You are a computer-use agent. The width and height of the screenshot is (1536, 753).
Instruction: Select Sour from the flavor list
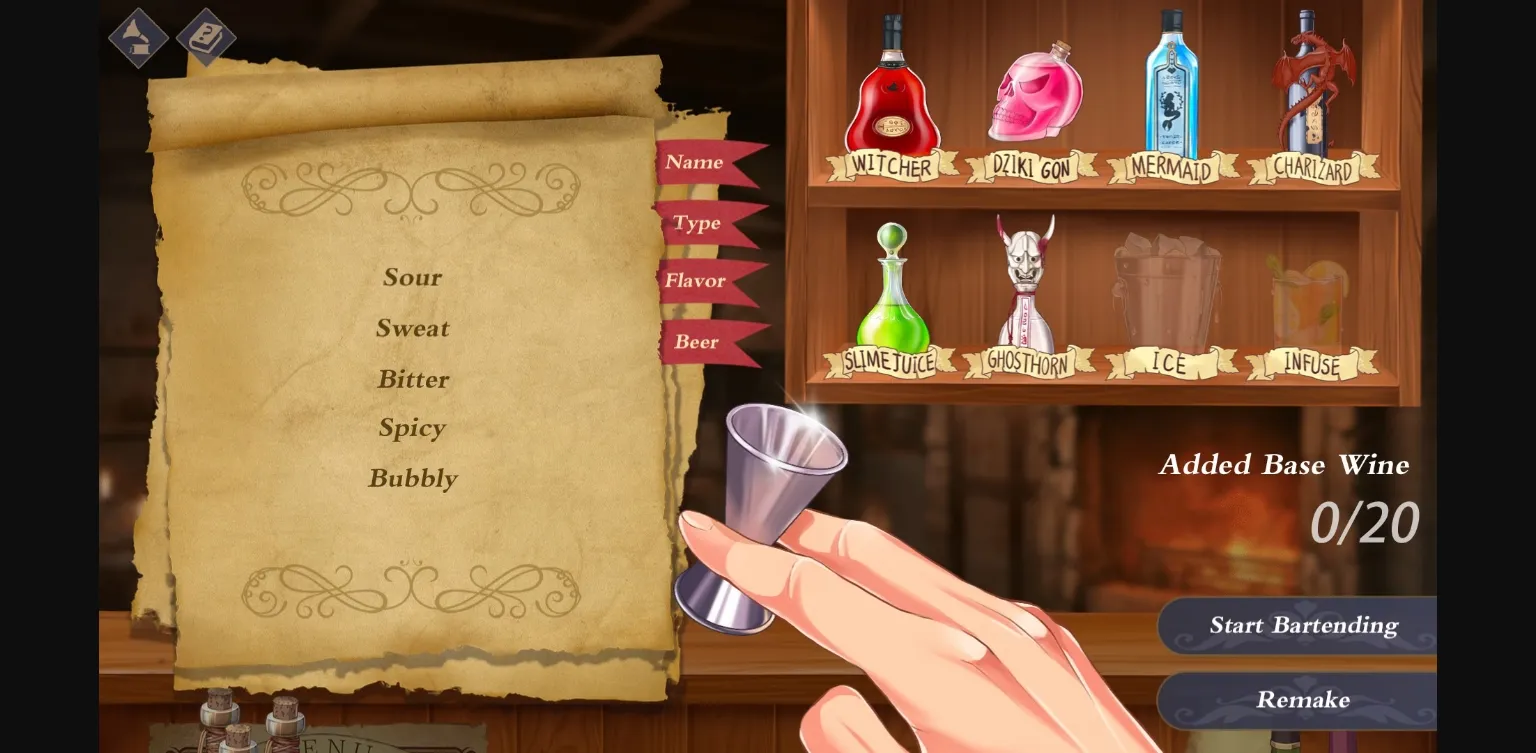pos(413,277)
